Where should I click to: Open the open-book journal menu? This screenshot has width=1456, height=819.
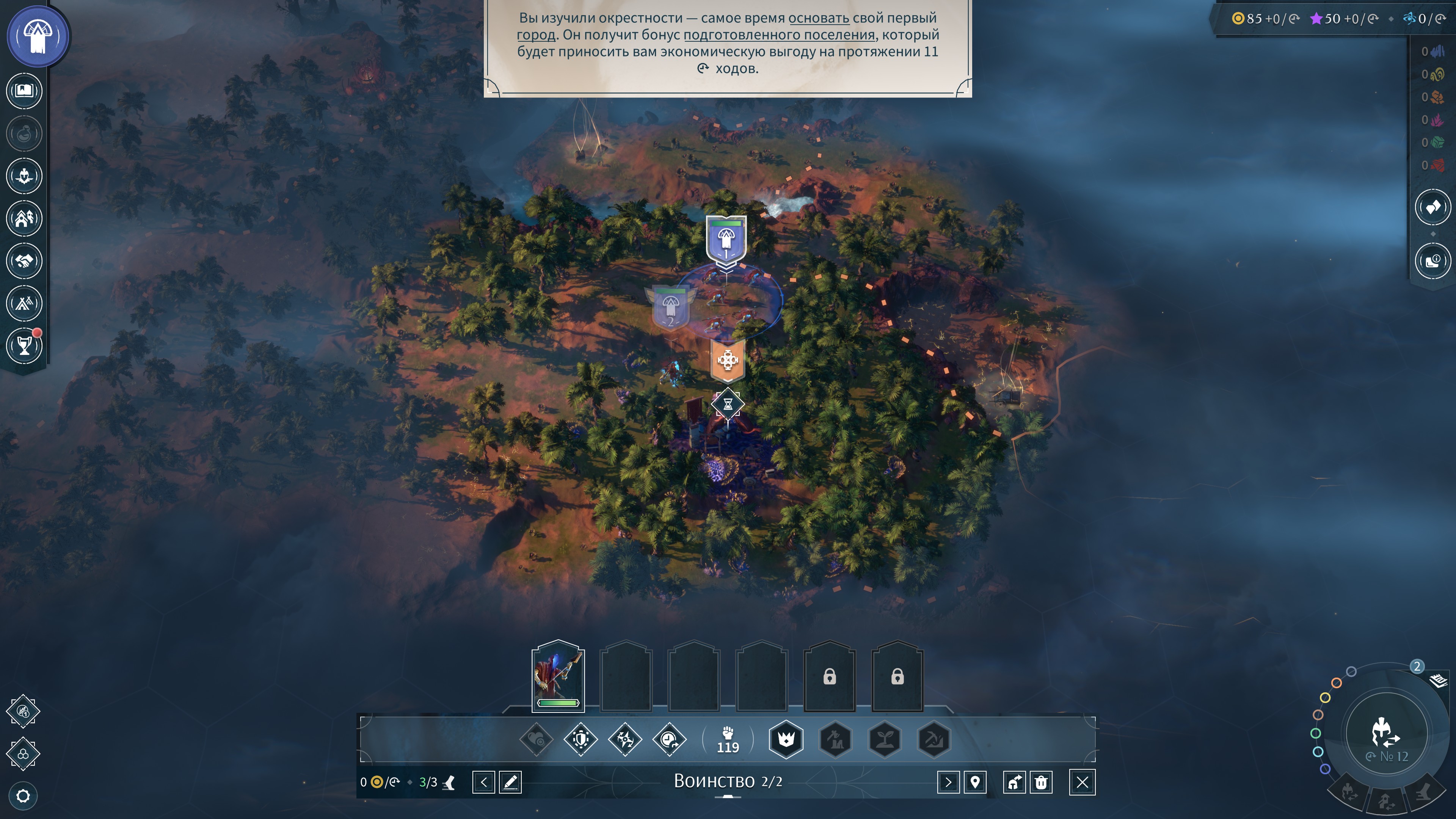(x=24, y=91)
